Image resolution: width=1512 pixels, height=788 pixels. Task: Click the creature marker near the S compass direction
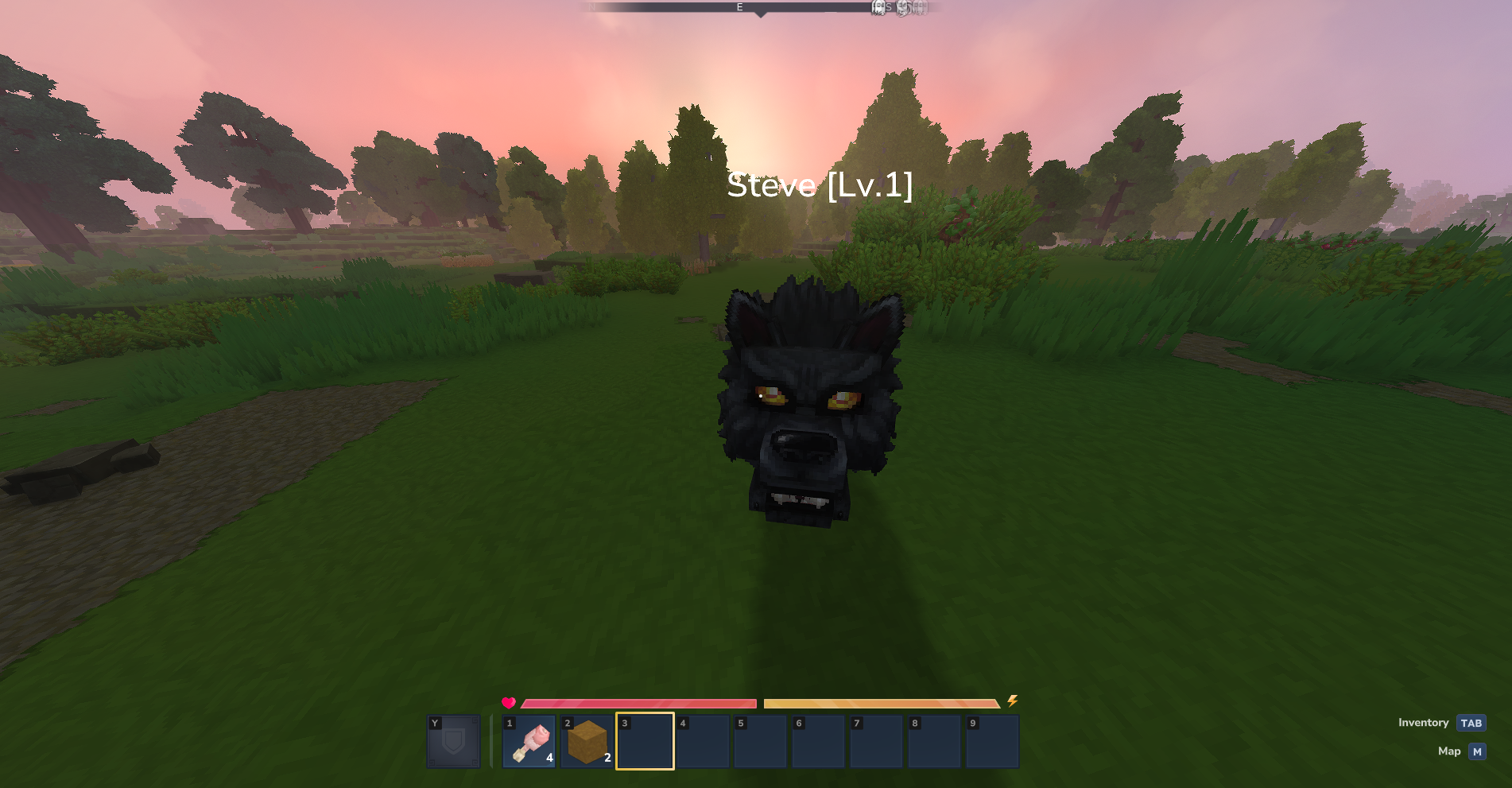pos(878,8)
